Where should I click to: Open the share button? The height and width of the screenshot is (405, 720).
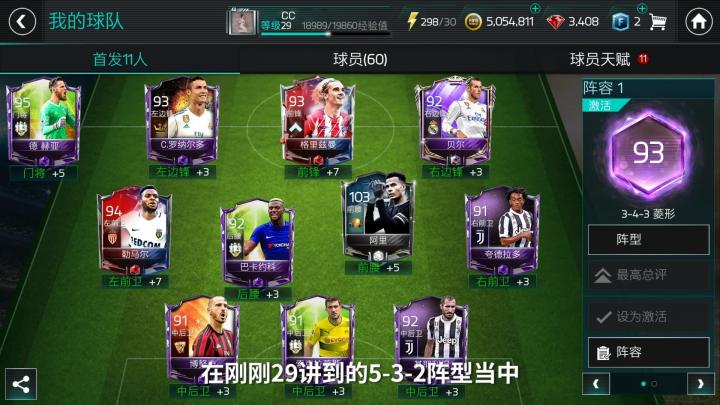pos(20,383)
